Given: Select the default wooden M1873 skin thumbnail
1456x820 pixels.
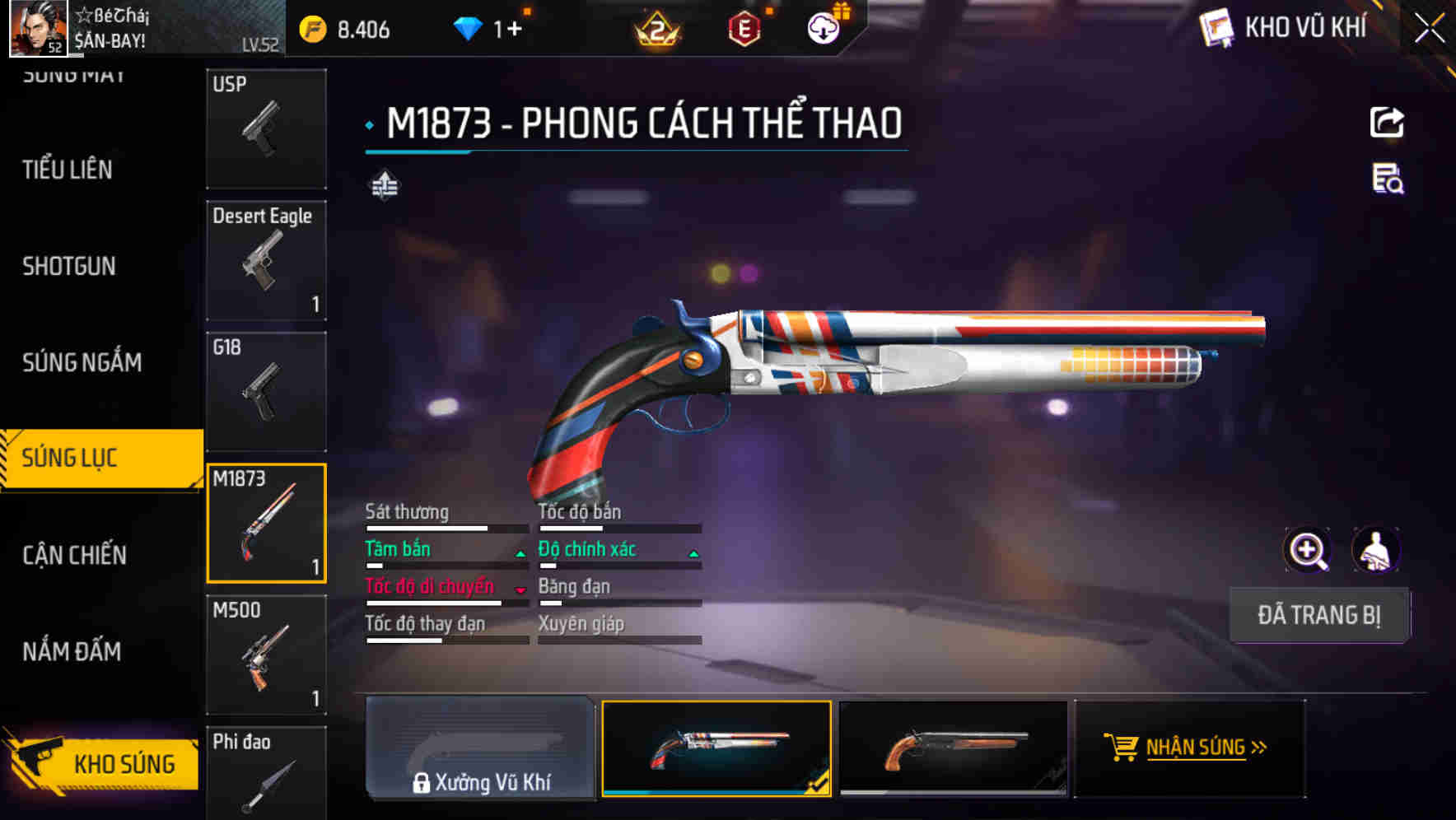Looking at the screenshot, I should [x=953, y=748].
